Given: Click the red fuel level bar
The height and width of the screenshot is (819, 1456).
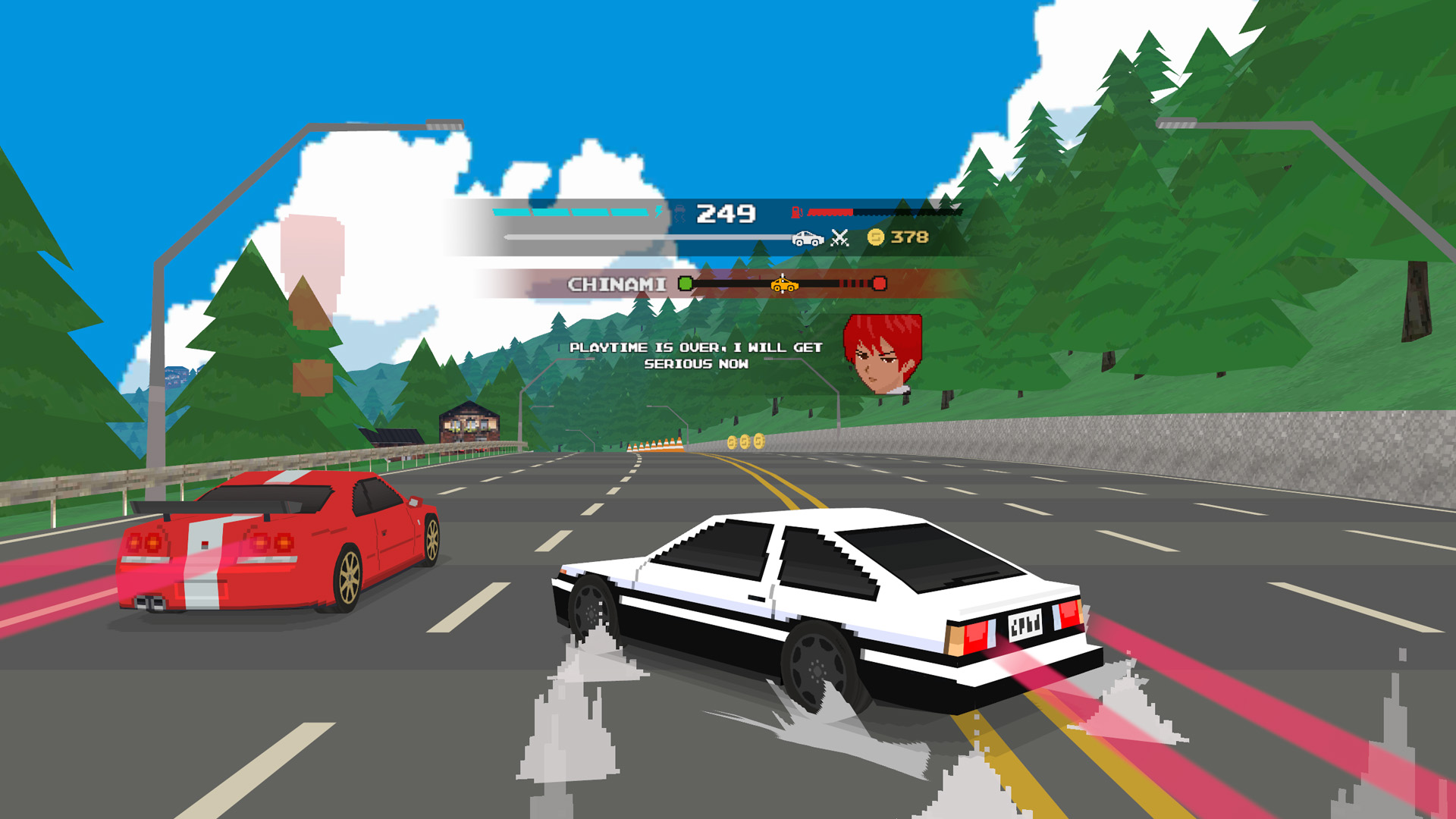Looking at the screenshot, I should 829,212.
